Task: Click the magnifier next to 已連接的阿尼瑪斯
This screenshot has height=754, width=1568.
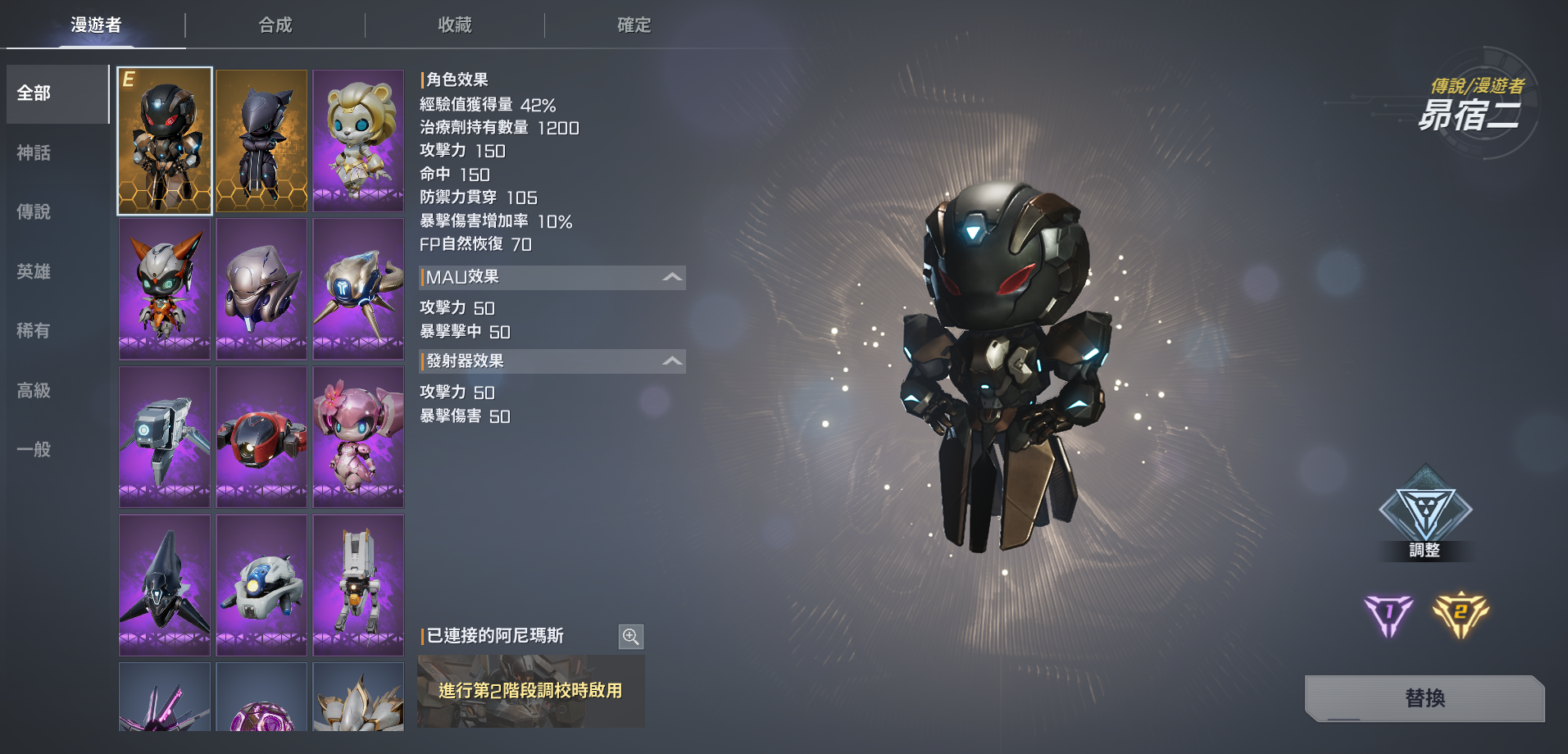Action: (630, 636)
